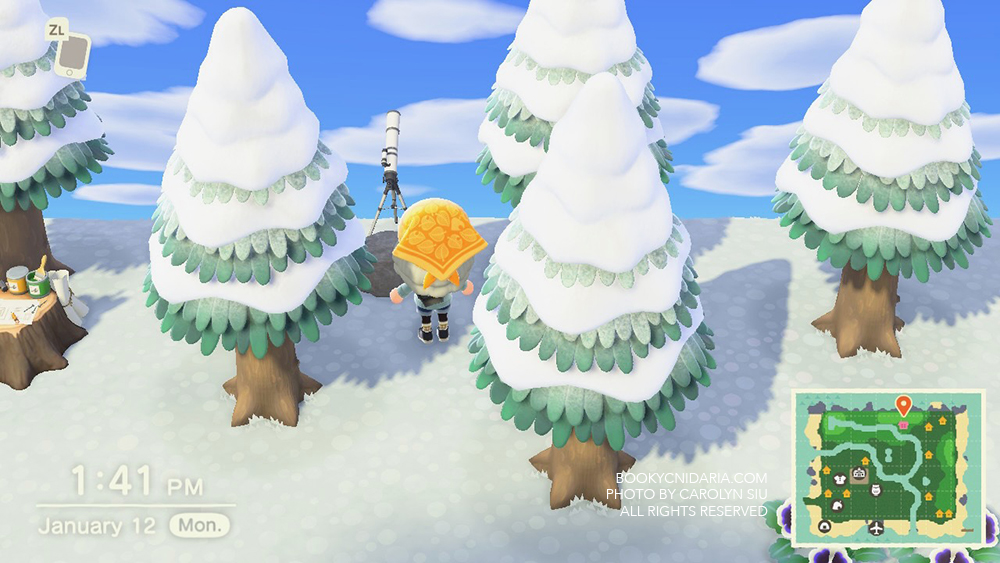
Task: Select the Resident Services marker on minimap
Action: pyautogui.click(x=859, y=473)
